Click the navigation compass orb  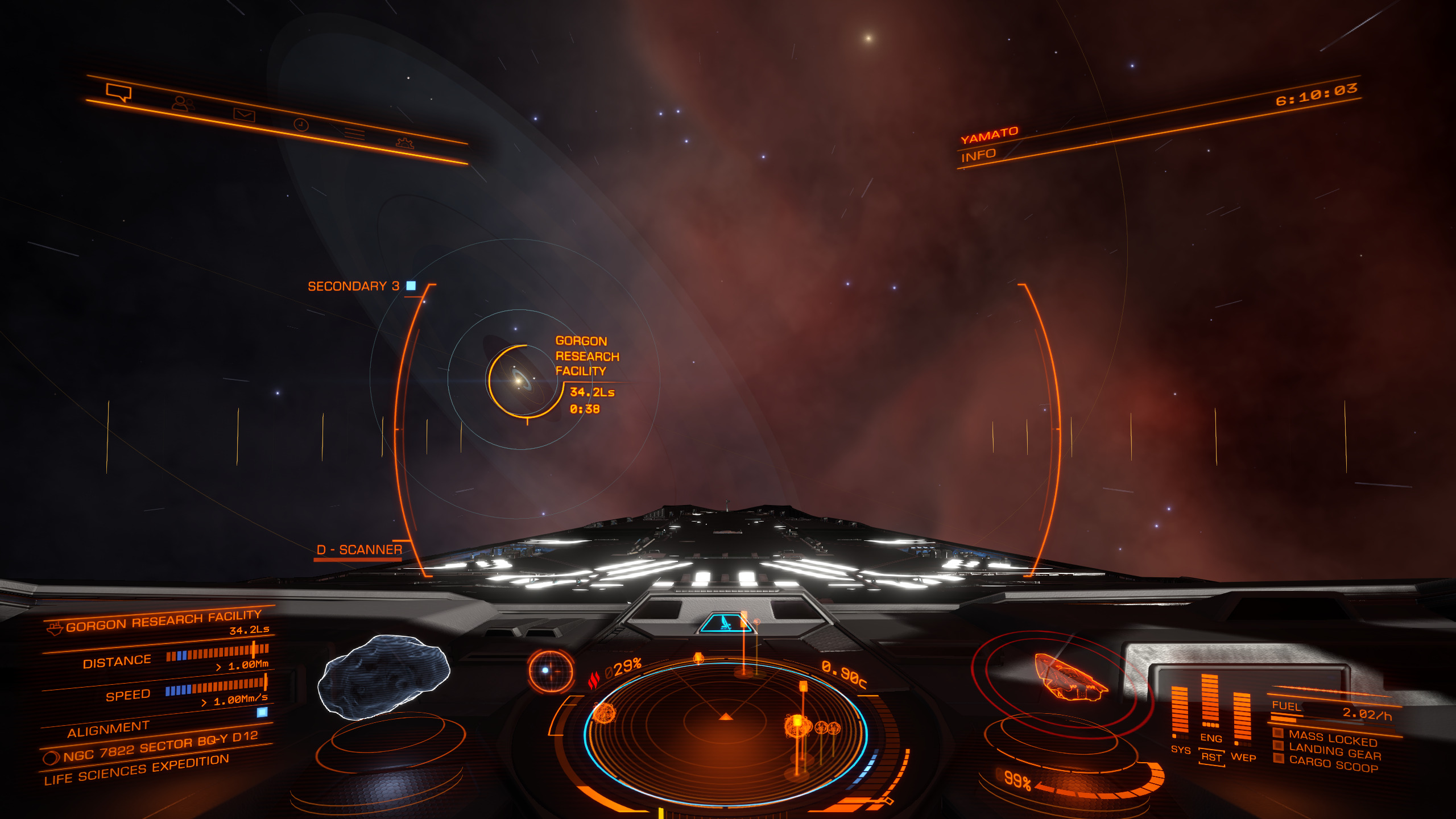pyautogui.click(x=549, y=671)
